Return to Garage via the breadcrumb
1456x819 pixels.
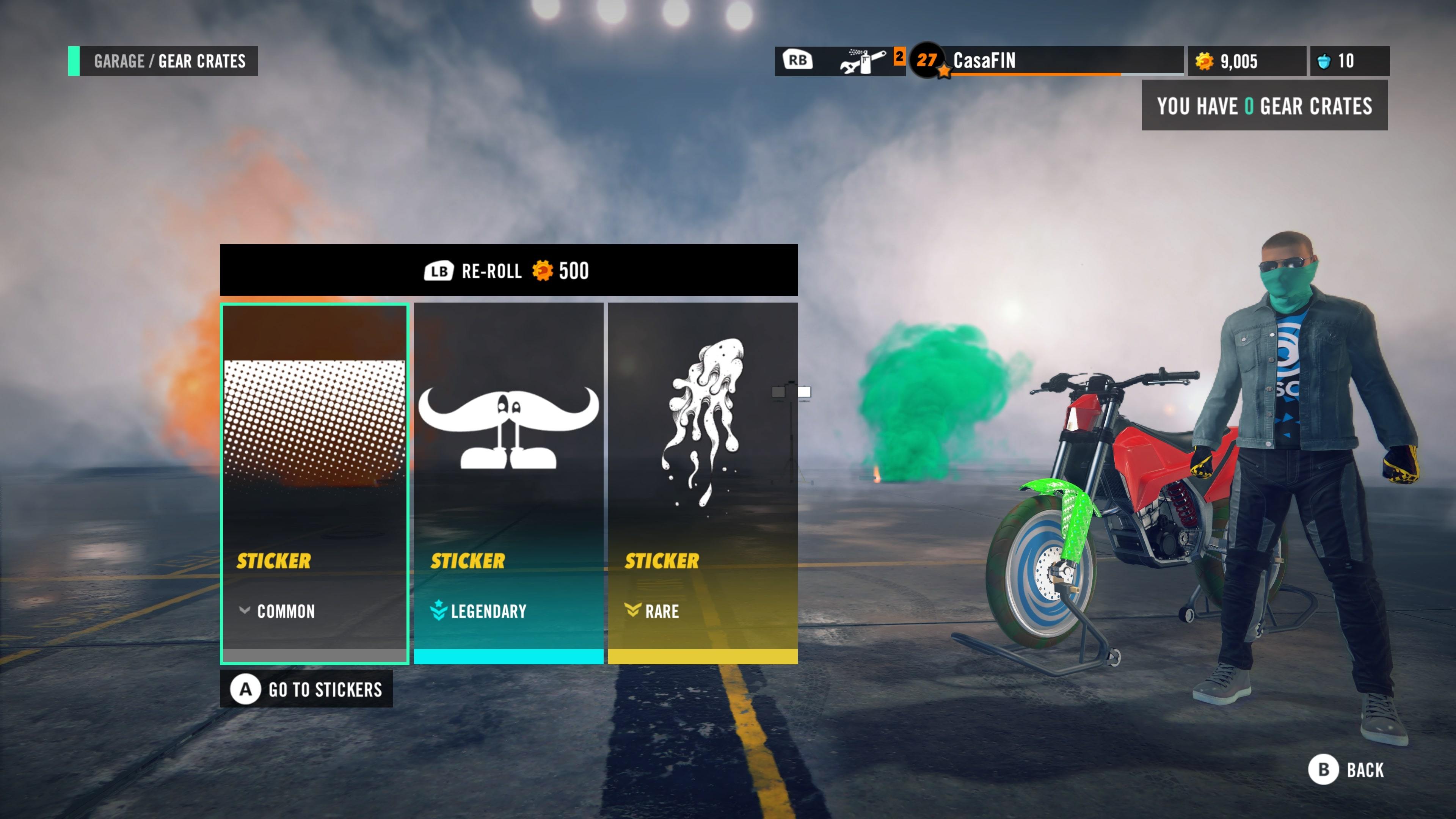click(119, 61)
